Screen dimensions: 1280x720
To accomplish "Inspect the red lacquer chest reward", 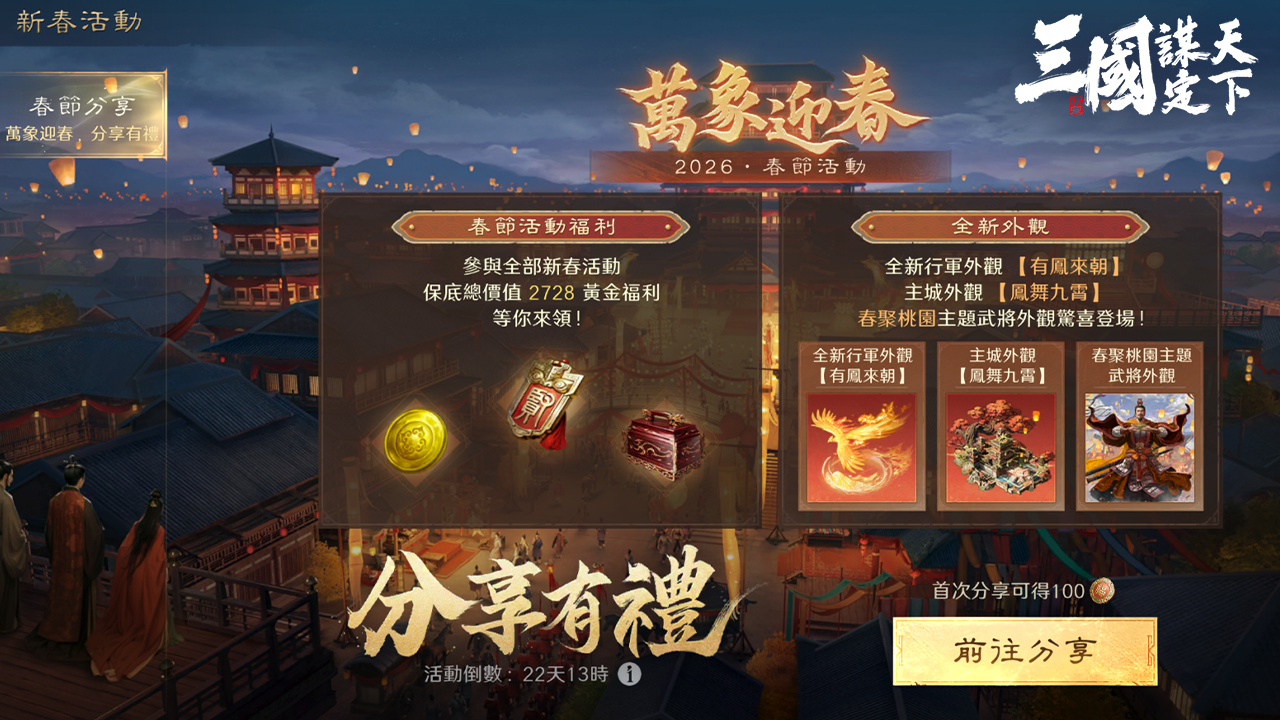I will pos(662,443).
